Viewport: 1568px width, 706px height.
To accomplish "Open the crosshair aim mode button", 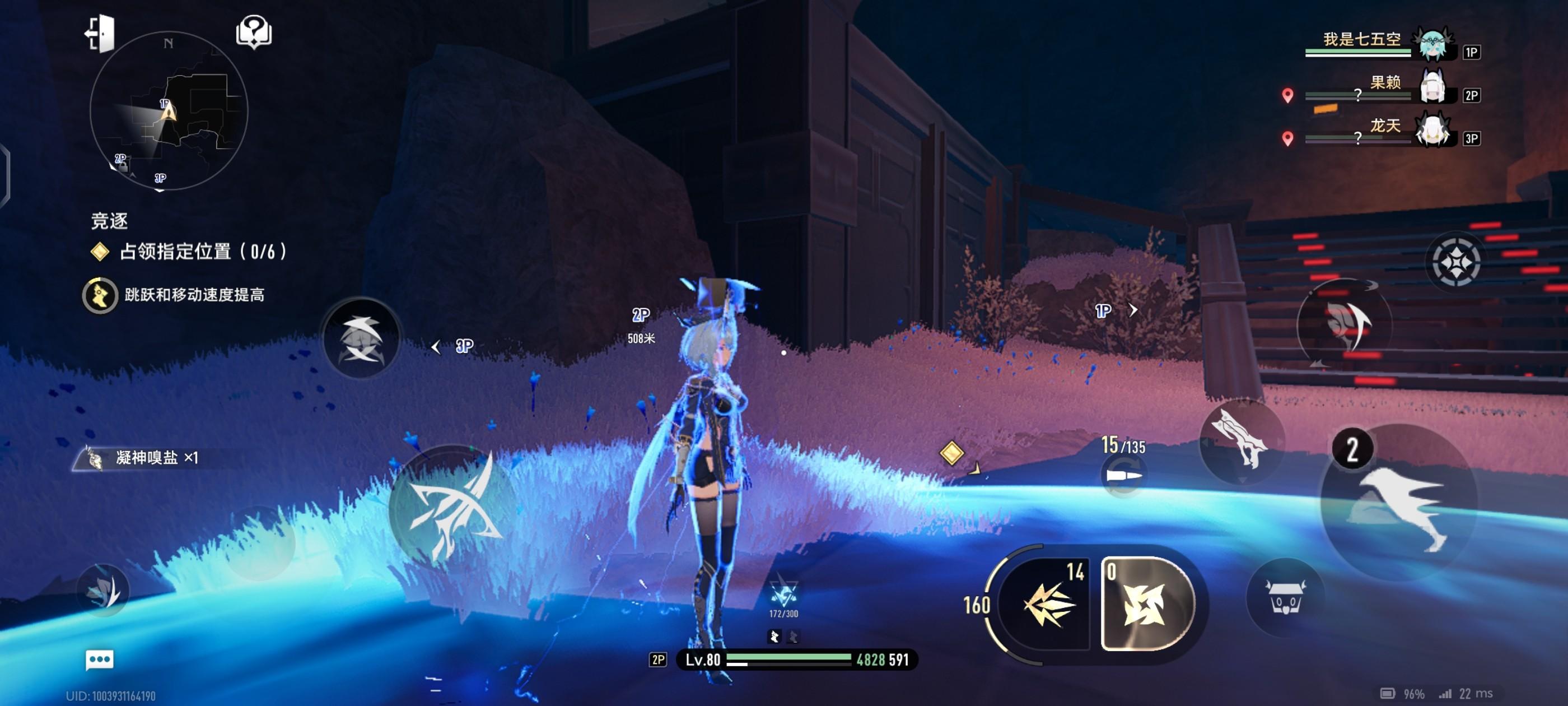I will click(1454, 262).
